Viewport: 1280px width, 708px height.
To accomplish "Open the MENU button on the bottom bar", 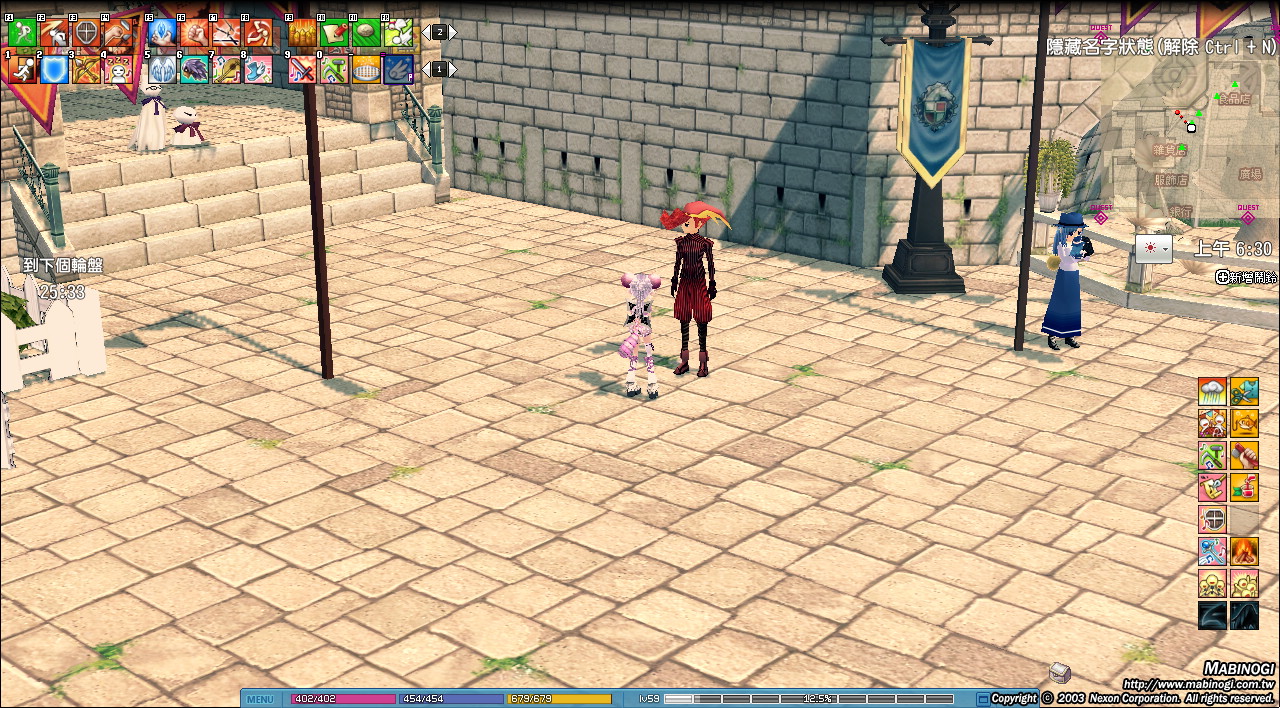I will pyautogui.click(x=260, y=699).
